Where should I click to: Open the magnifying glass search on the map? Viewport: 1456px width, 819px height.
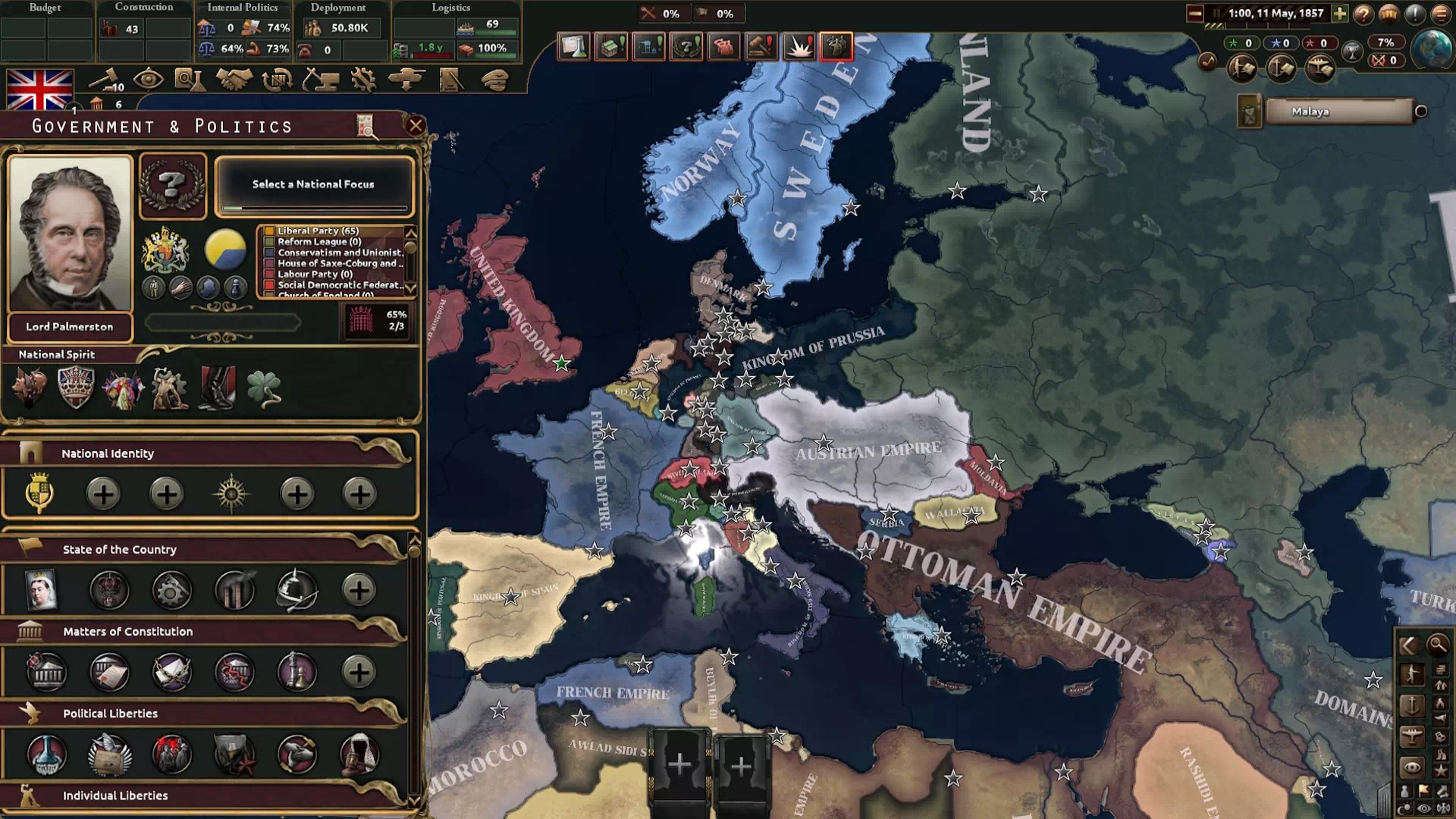coord(1437,645)
